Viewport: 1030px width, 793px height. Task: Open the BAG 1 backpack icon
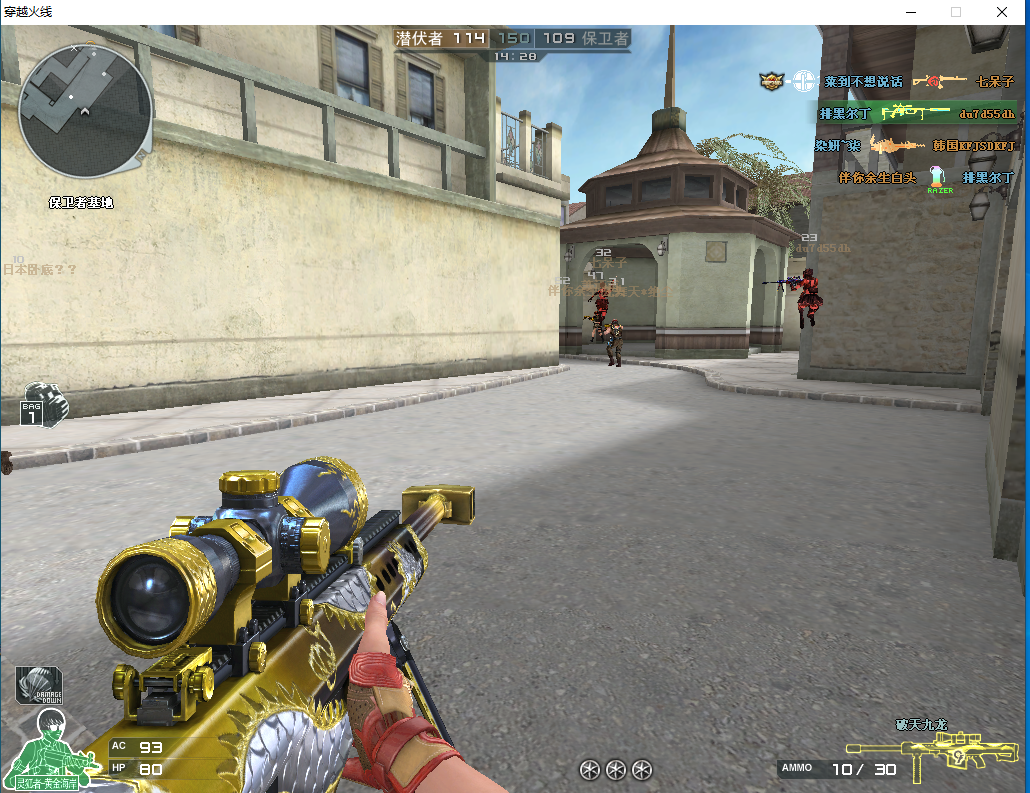tap(43, 404)
